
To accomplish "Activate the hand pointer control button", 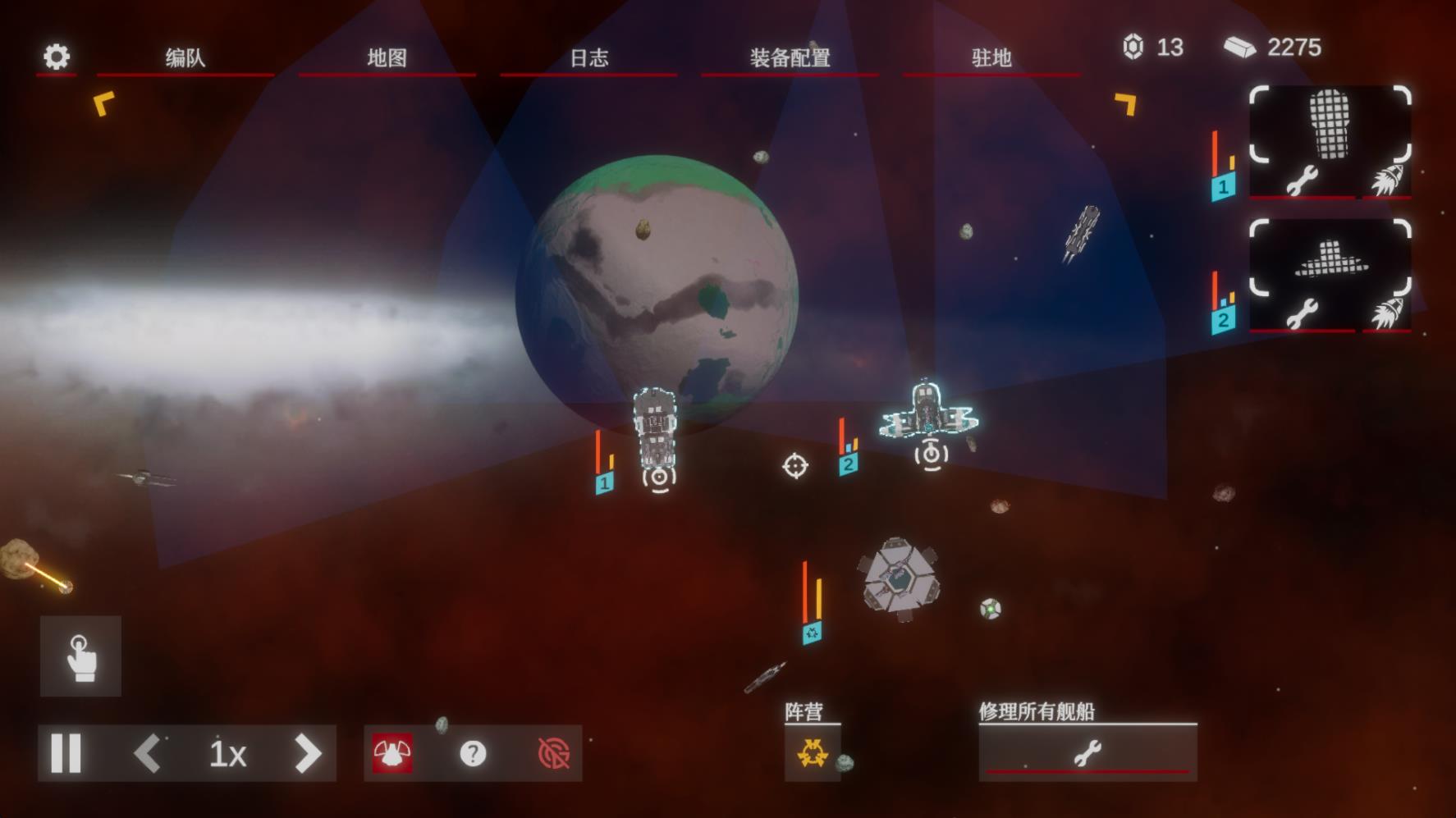I will coord(80,656).
